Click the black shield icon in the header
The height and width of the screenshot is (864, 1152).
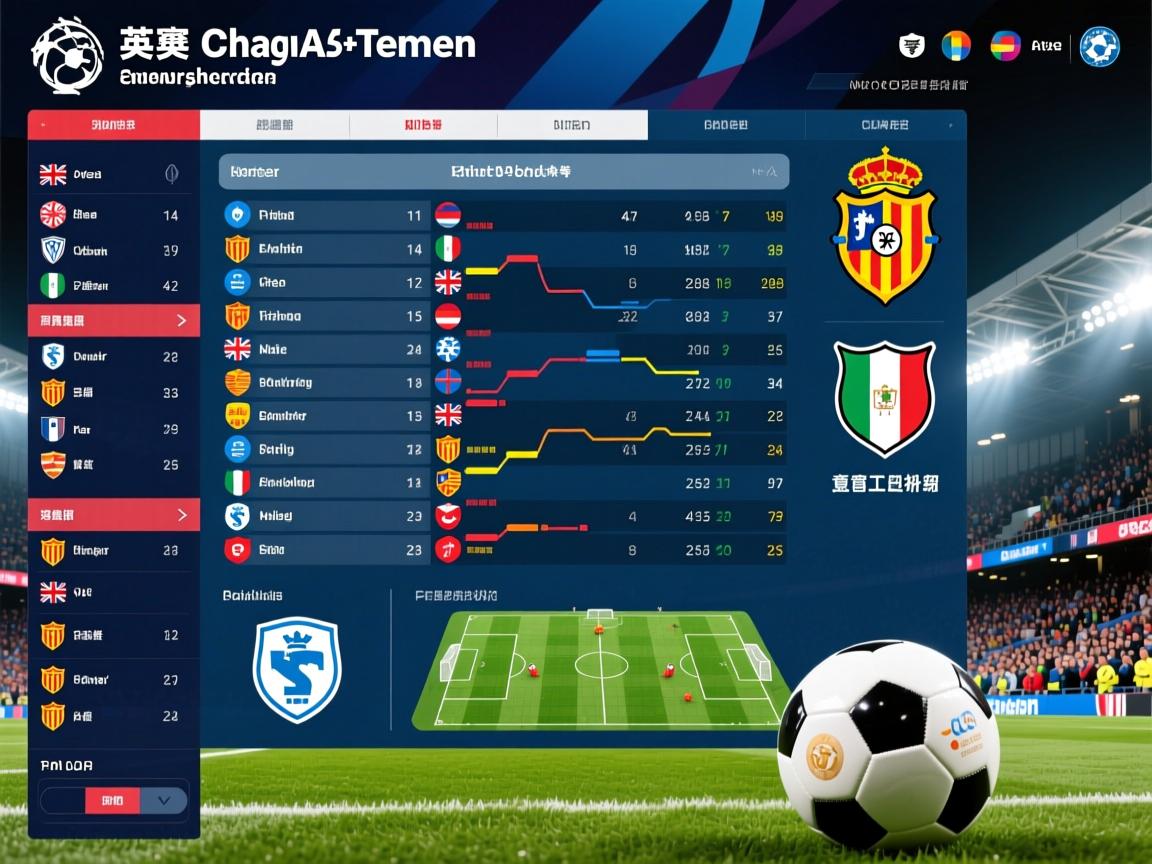[911, 45]
